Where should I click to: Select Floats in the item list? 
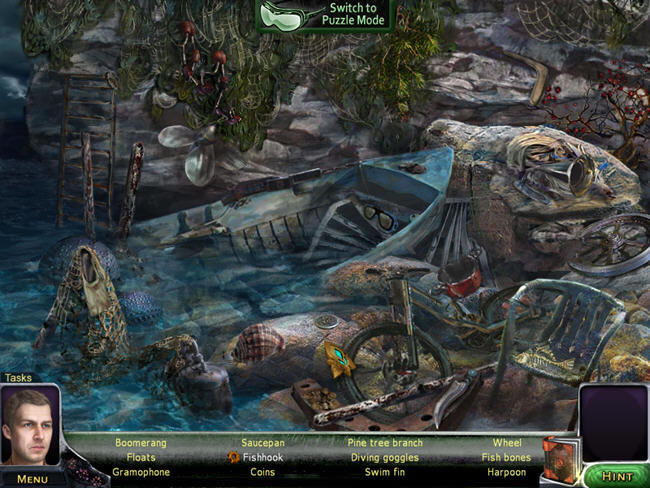pyautogui.click(x=140, y=457)
